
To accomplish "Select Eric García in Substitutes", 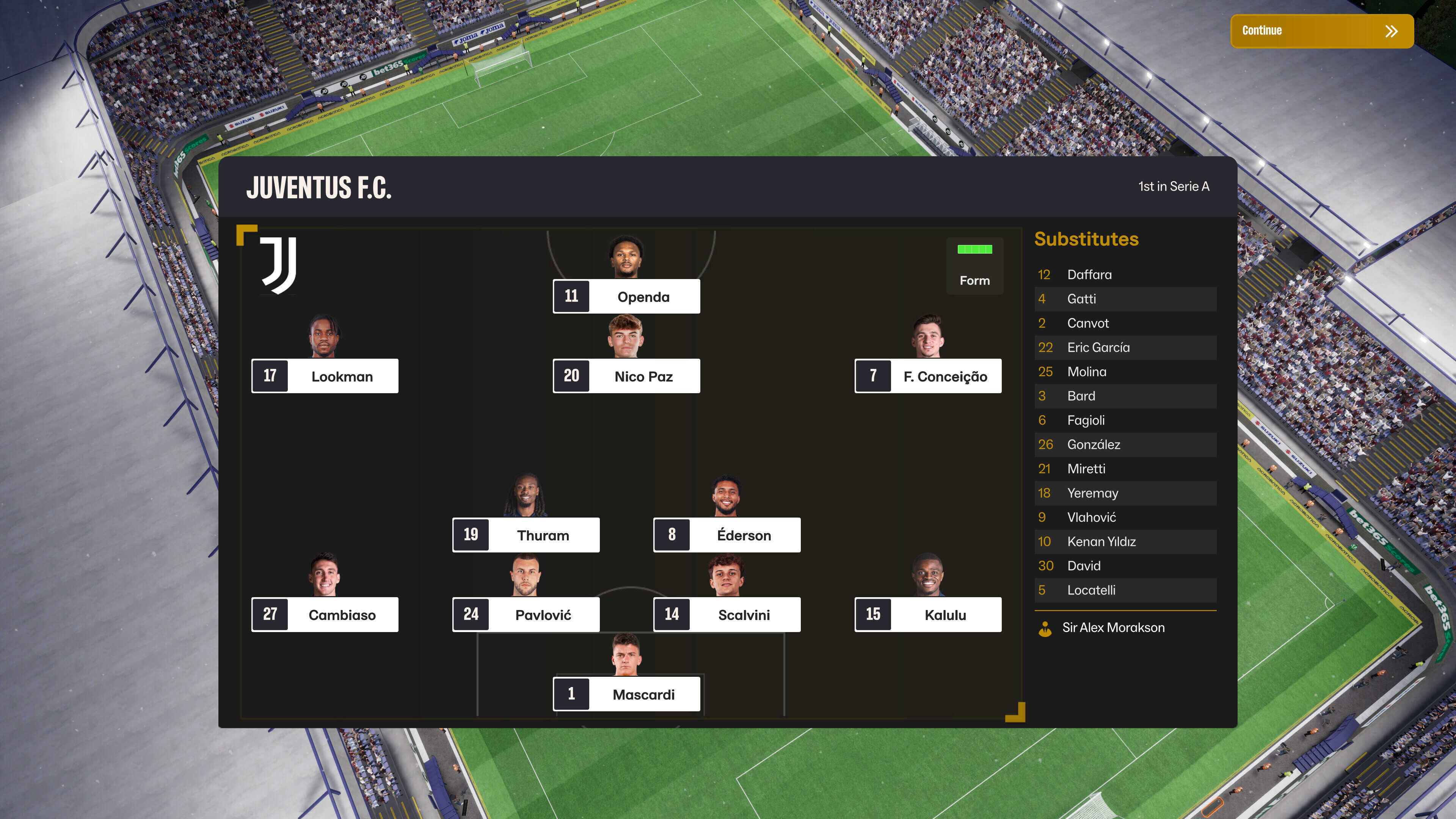I will click(x=1098, y=348).
